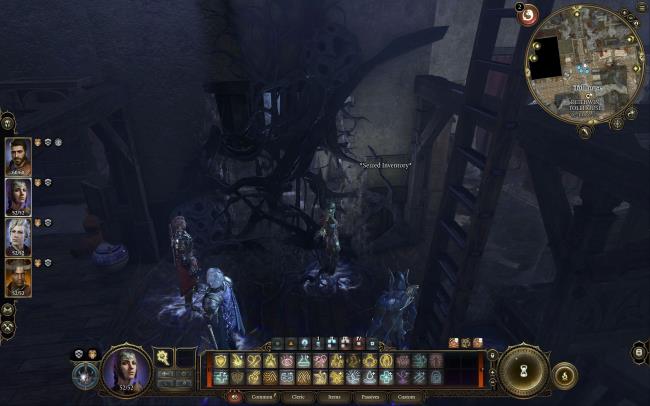Click the hourglass end turn button

pos(521,369)
